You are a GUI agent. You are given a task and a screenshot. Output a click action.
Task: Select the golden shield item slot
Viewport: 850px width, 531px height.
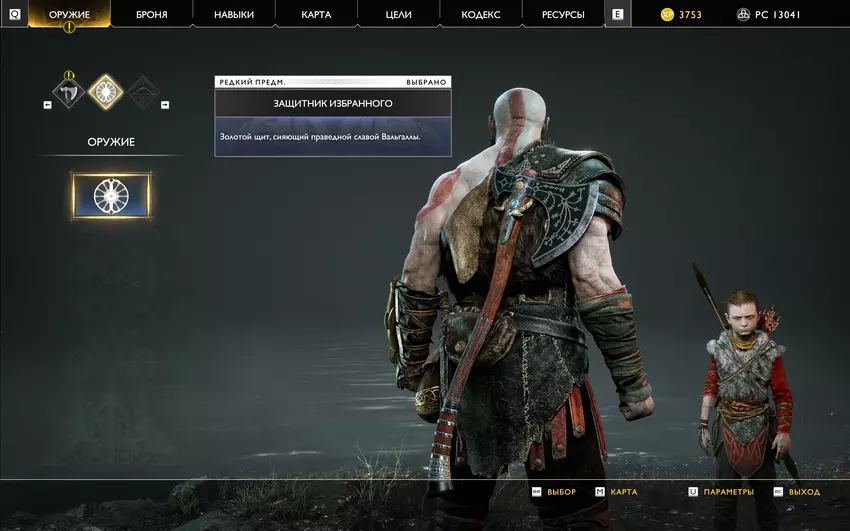point(111,196)
